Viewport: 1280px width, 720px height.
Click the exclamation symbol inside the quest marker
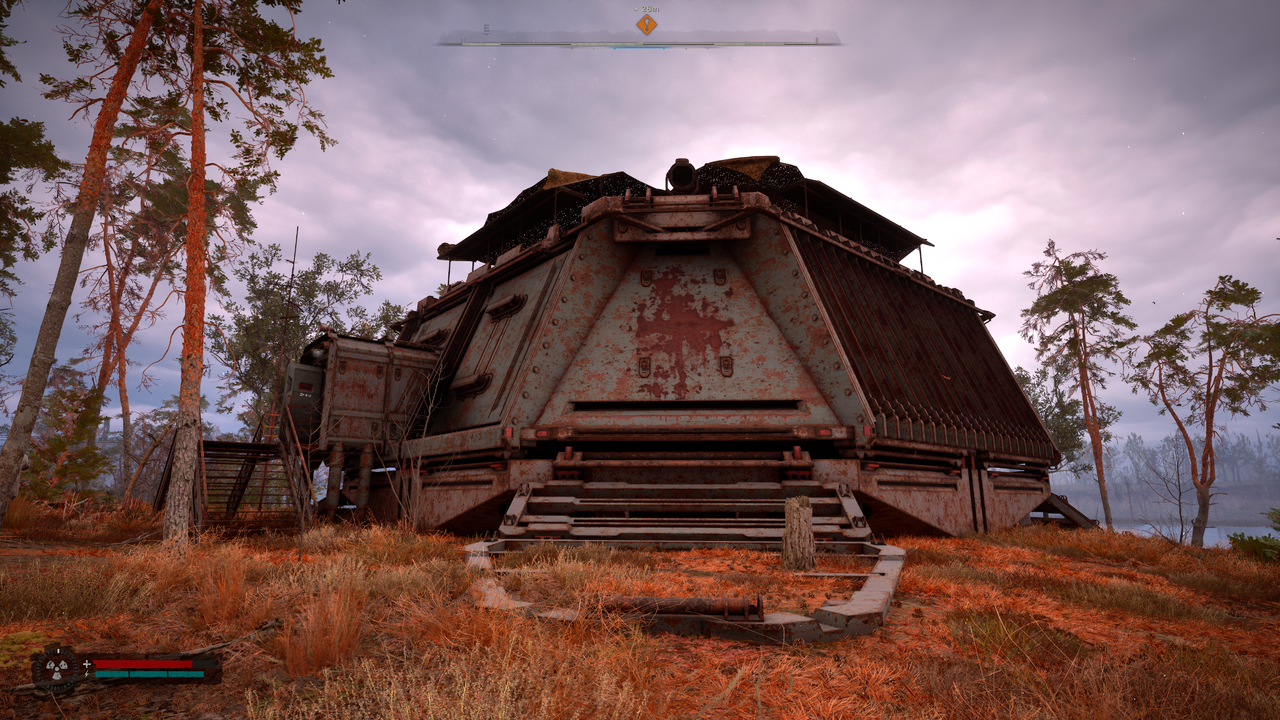647,26
